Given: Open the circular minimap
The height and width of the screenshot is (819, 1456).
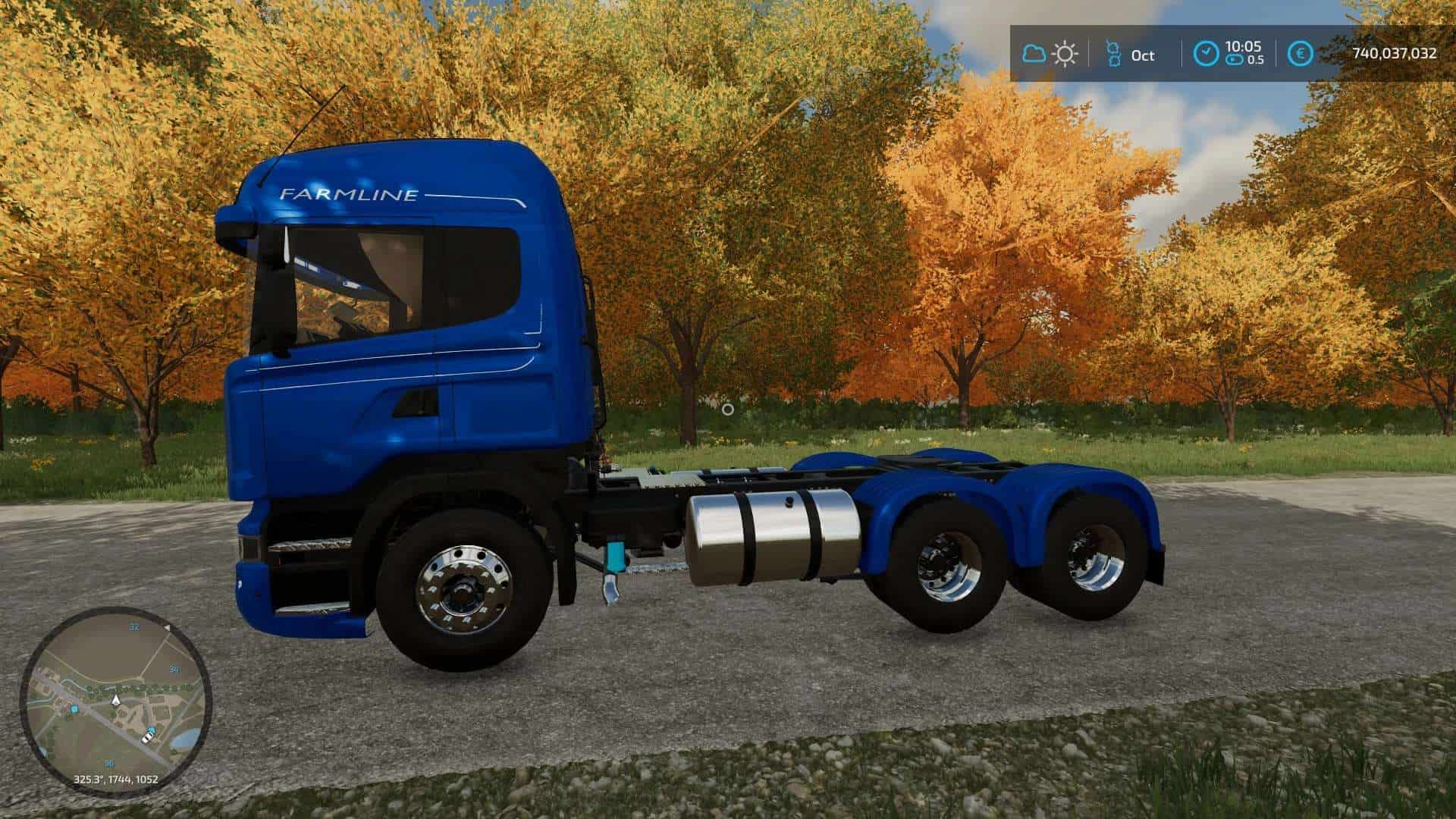Looking at the screenshot, I should point(115,700).
